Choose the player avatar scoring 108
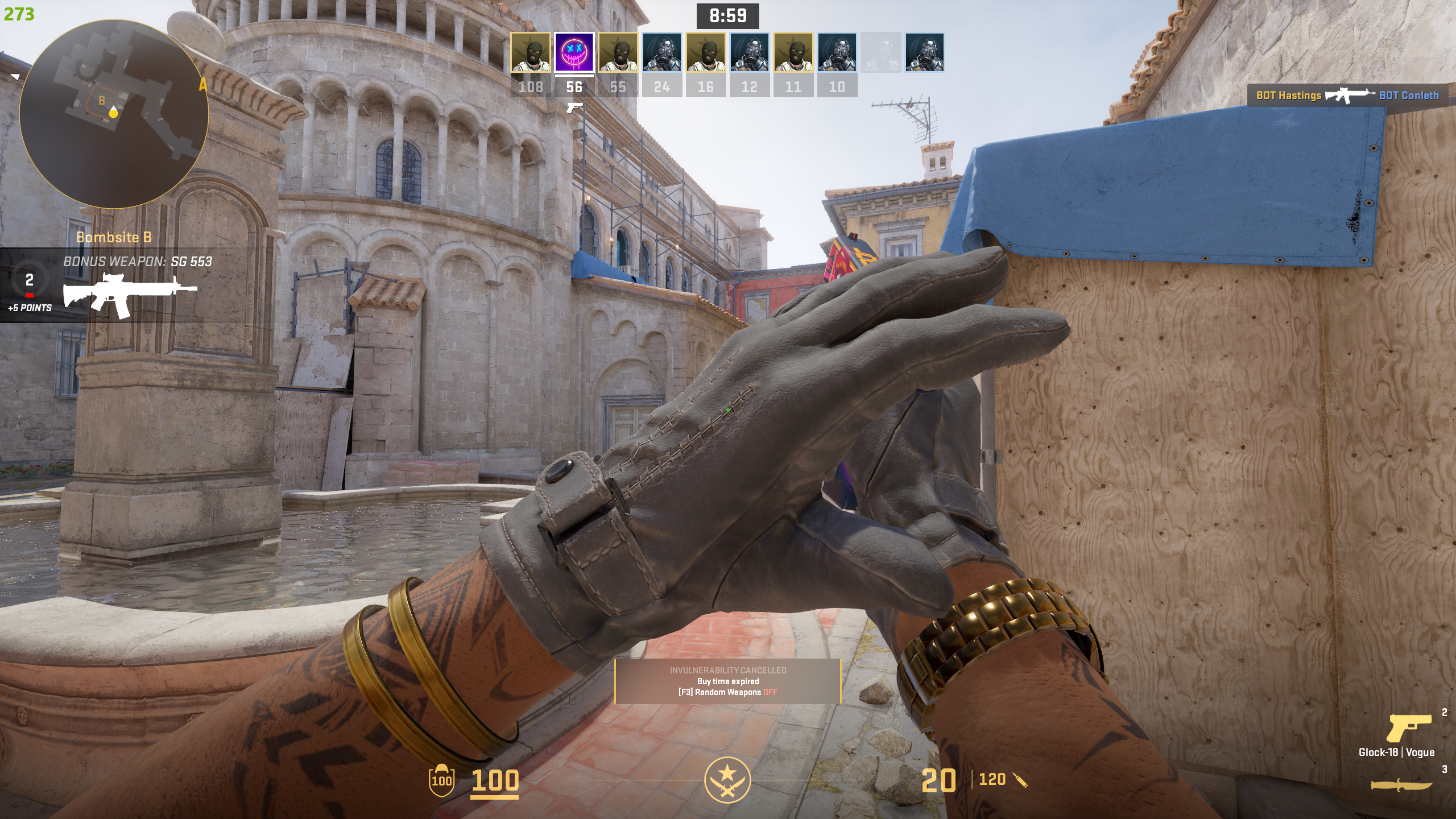The image size is (1456, 819). tap(530, 53)
